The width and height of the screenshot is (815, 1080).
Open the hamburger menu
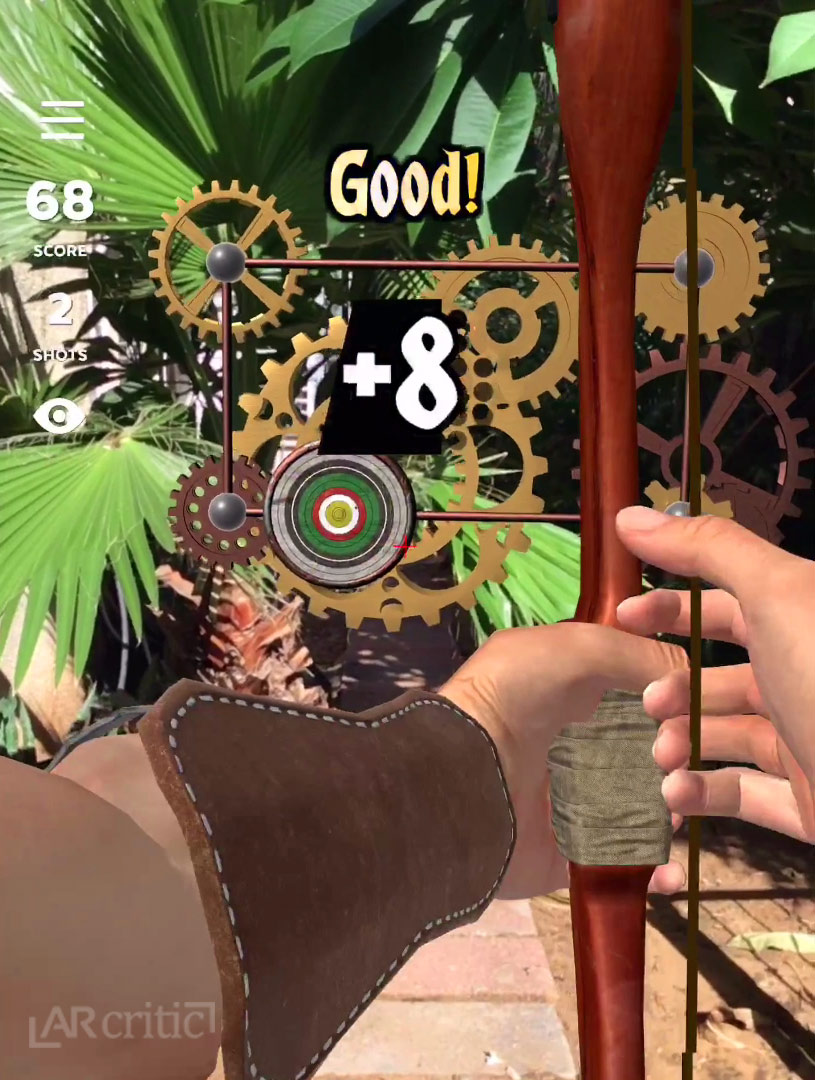tap(61, 120)
